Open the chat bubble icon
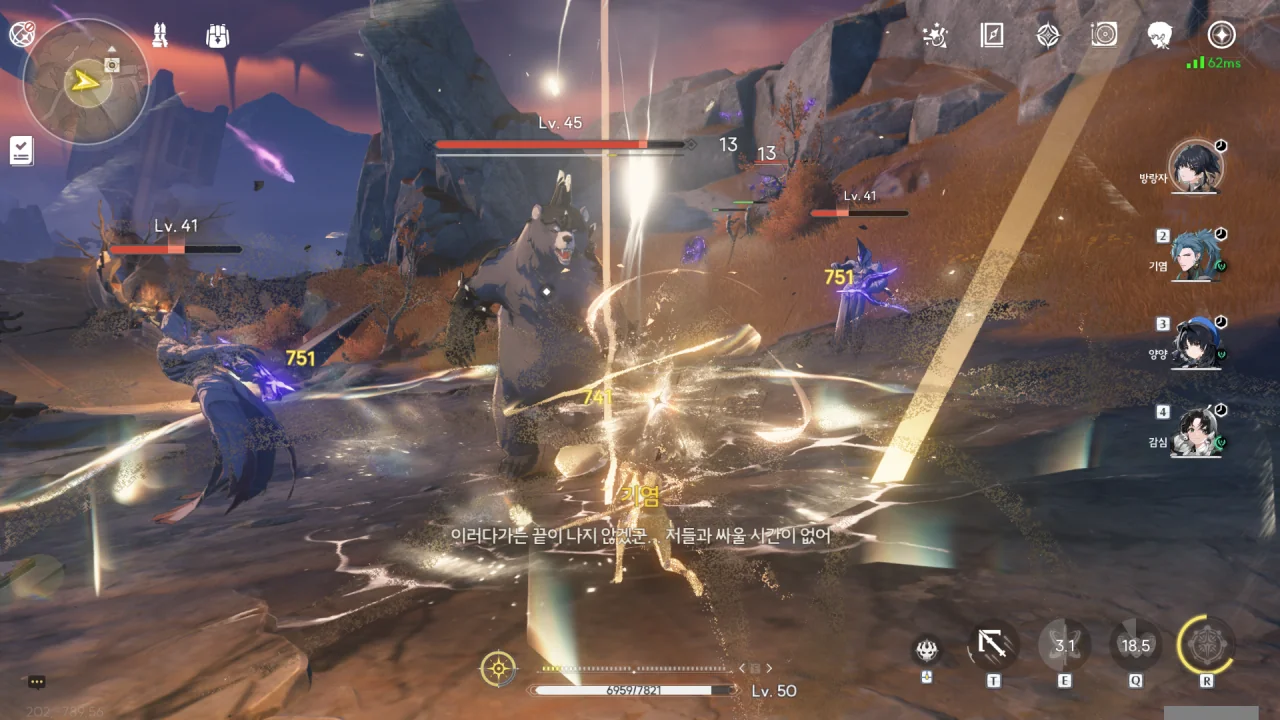 (37, 682)
